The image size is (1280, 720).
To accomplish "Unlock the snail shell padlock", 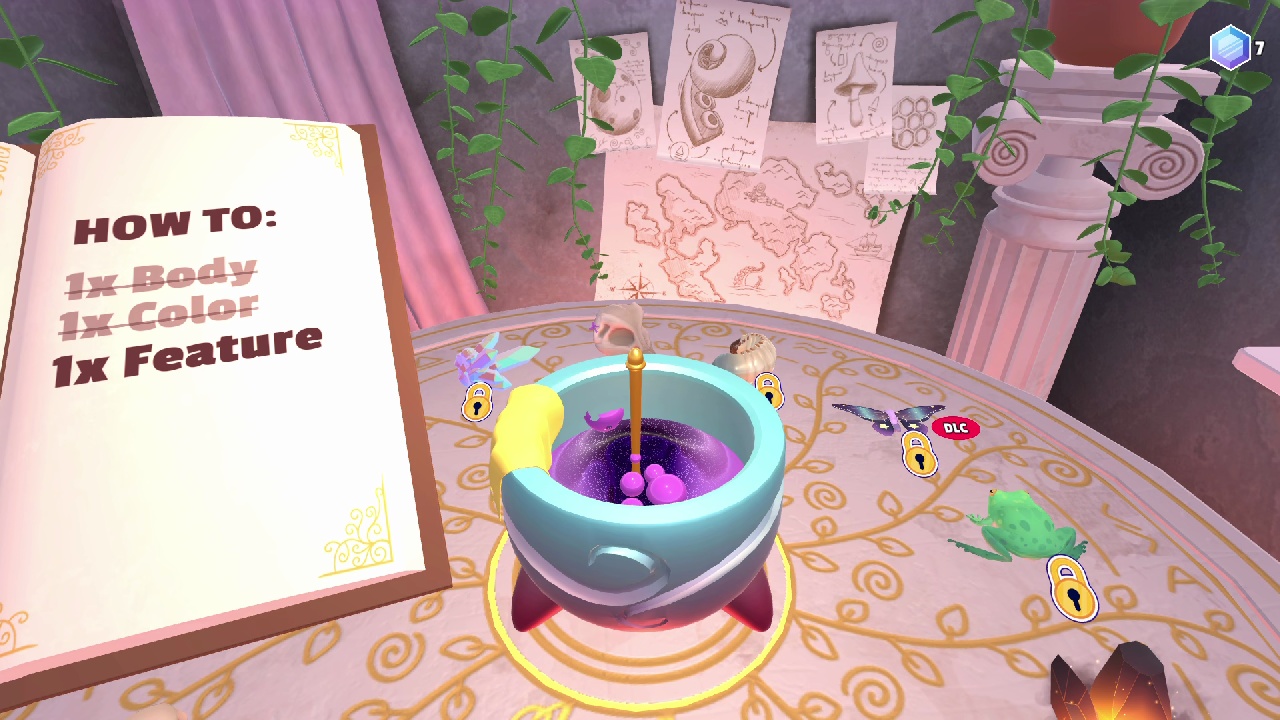I will tap(770, 392).
